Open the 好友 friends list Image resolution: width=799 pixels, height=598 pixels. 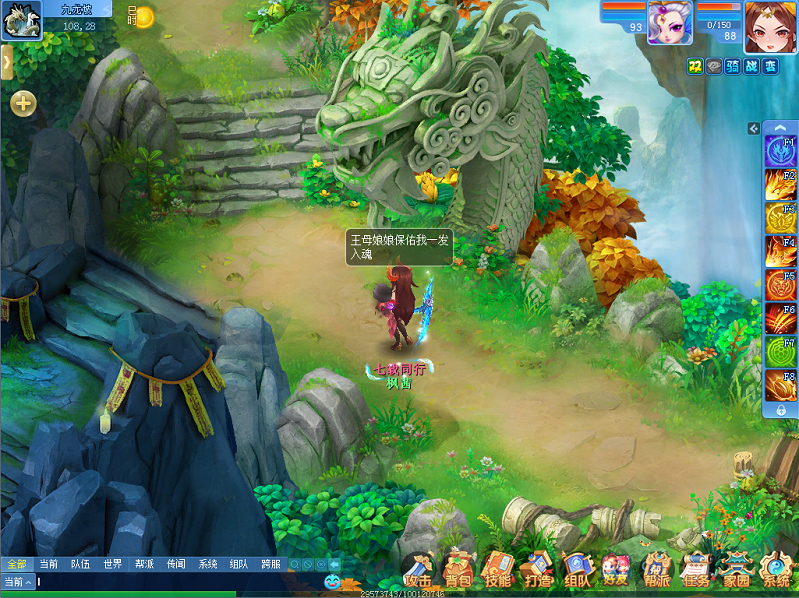click(615, 570)
